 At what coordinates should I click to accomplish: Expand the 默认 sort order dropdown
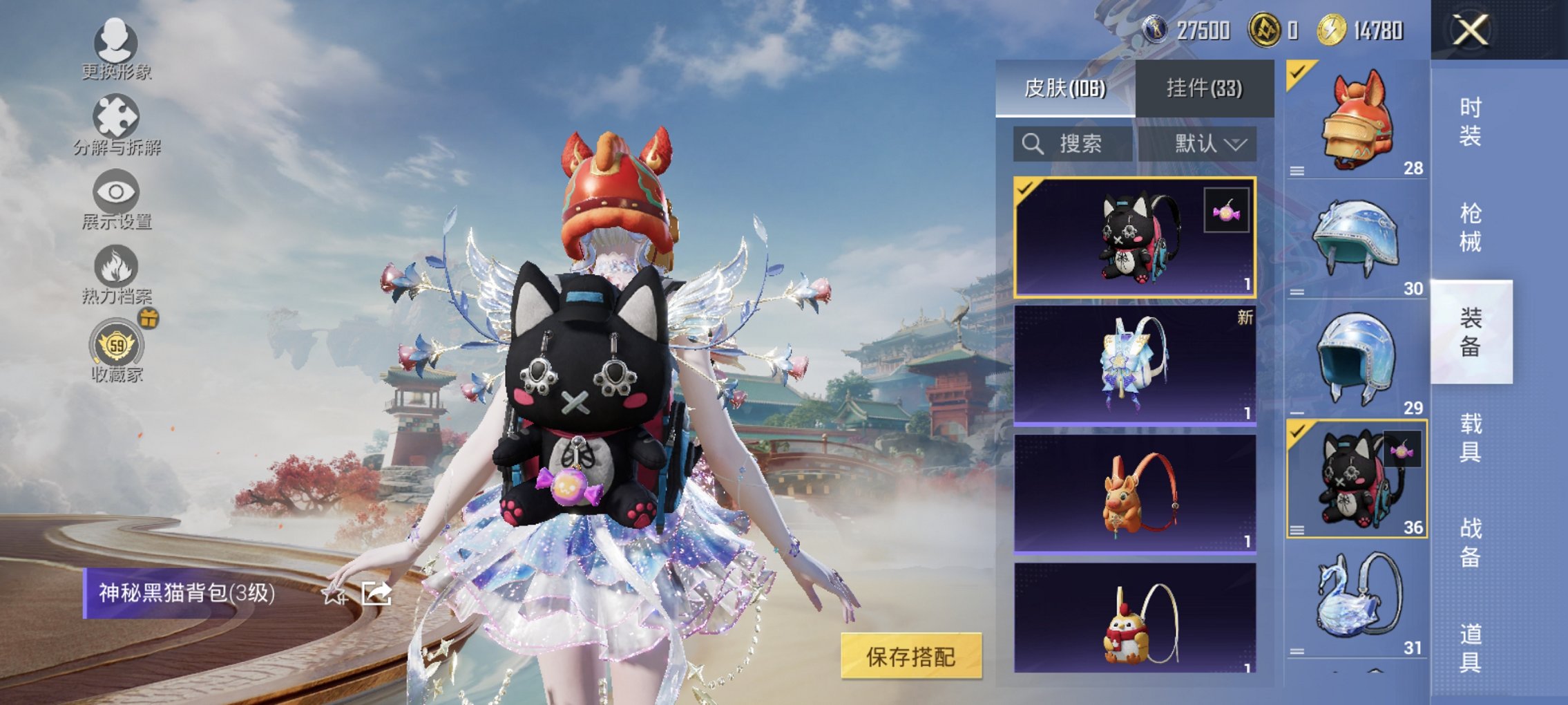pos(1206,144)
